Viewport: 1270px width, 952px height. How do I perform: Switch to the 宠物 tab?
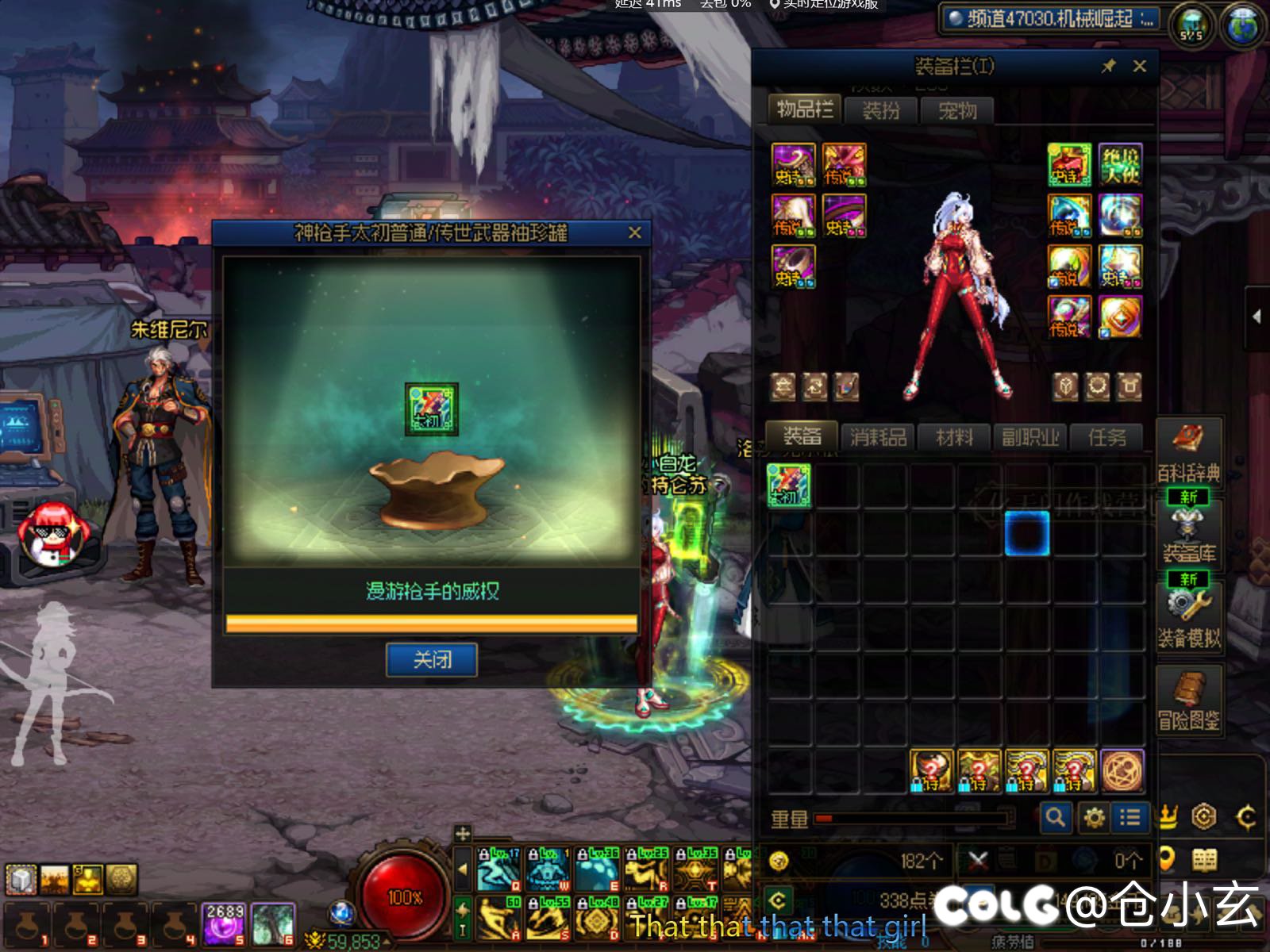coord(956,110)
